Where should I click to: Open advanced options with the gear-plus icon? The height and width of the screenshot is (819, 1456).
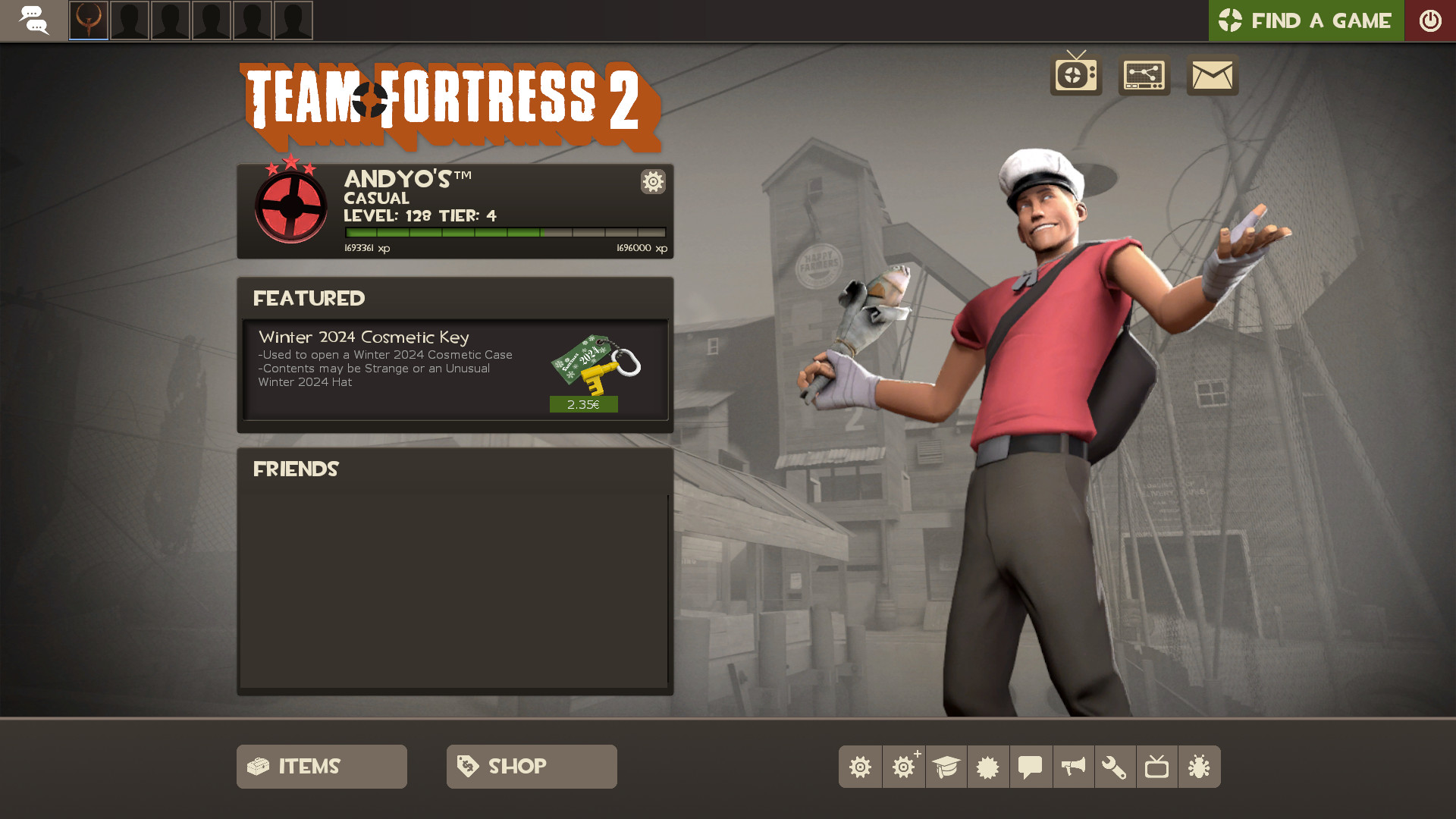[x=902, y=767]
